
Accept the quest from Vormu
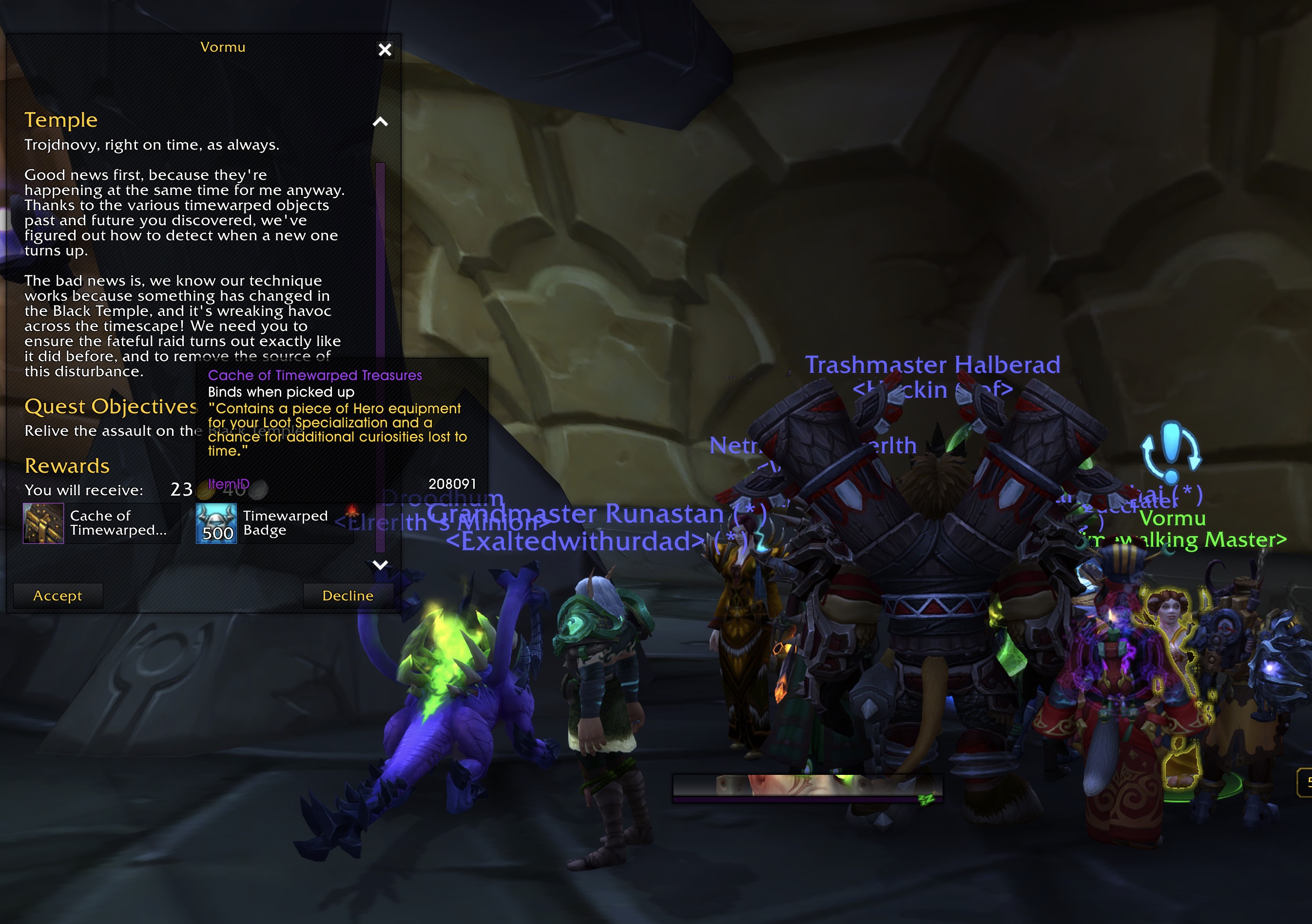pyautogui.click(x=58, y=596)
